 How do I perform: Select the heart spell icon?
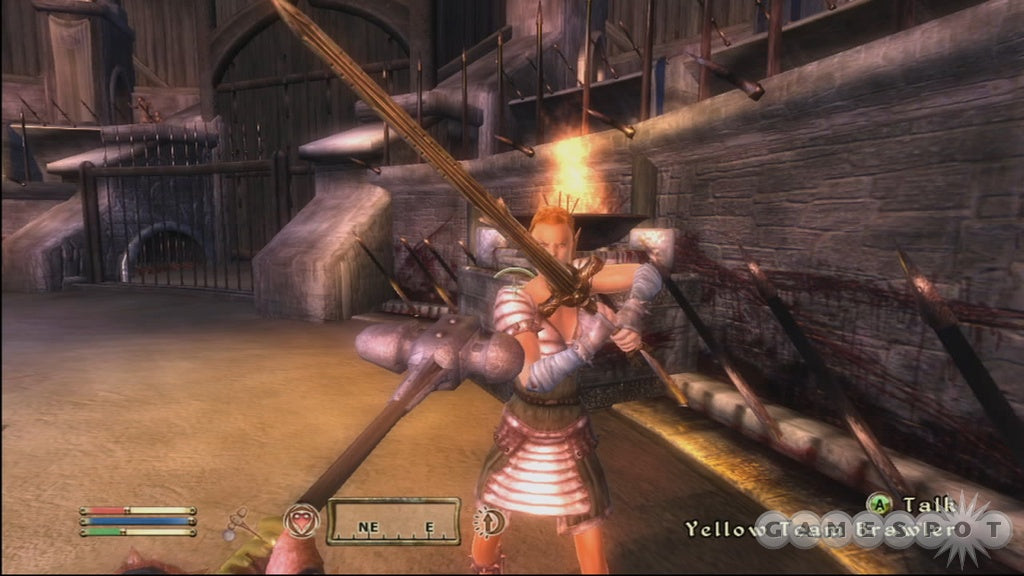302,520
